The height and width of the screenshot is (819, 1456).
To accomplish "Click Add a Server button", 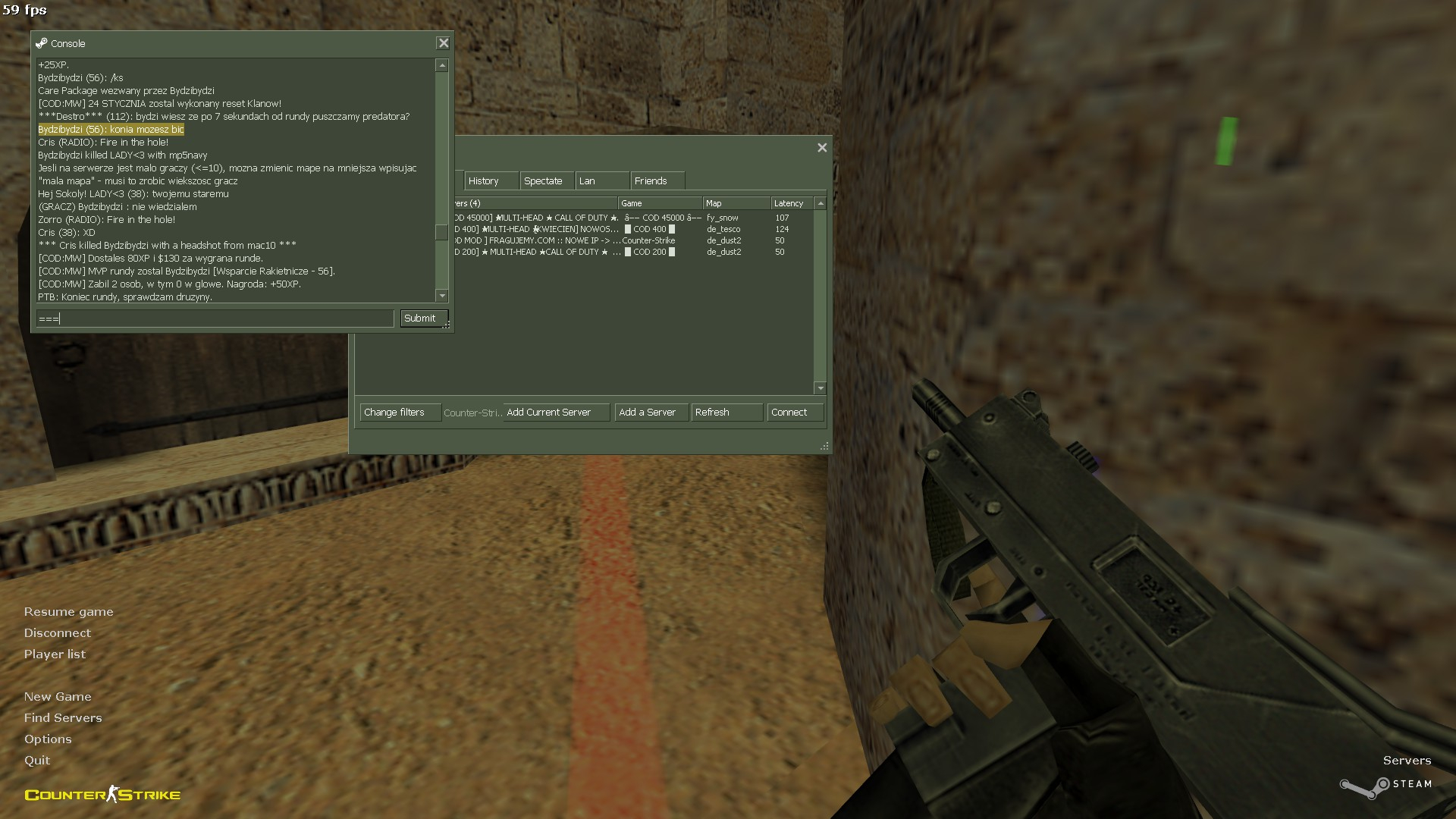I will point(651,413).
